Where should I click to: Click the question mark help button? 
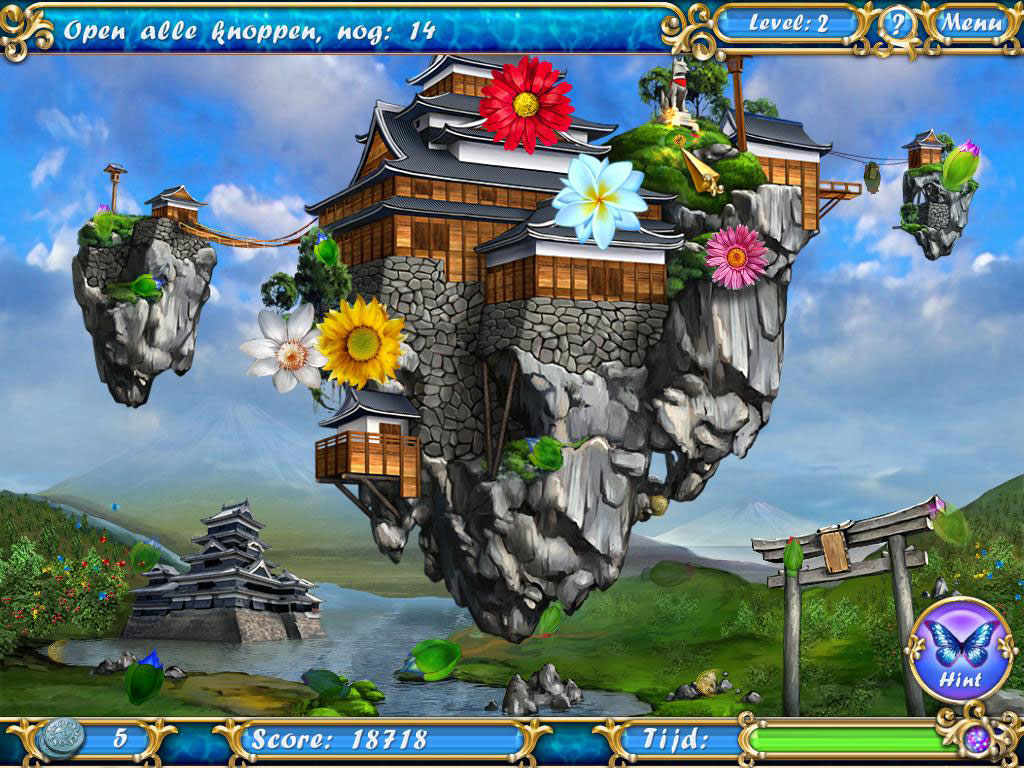coord(897,24)
